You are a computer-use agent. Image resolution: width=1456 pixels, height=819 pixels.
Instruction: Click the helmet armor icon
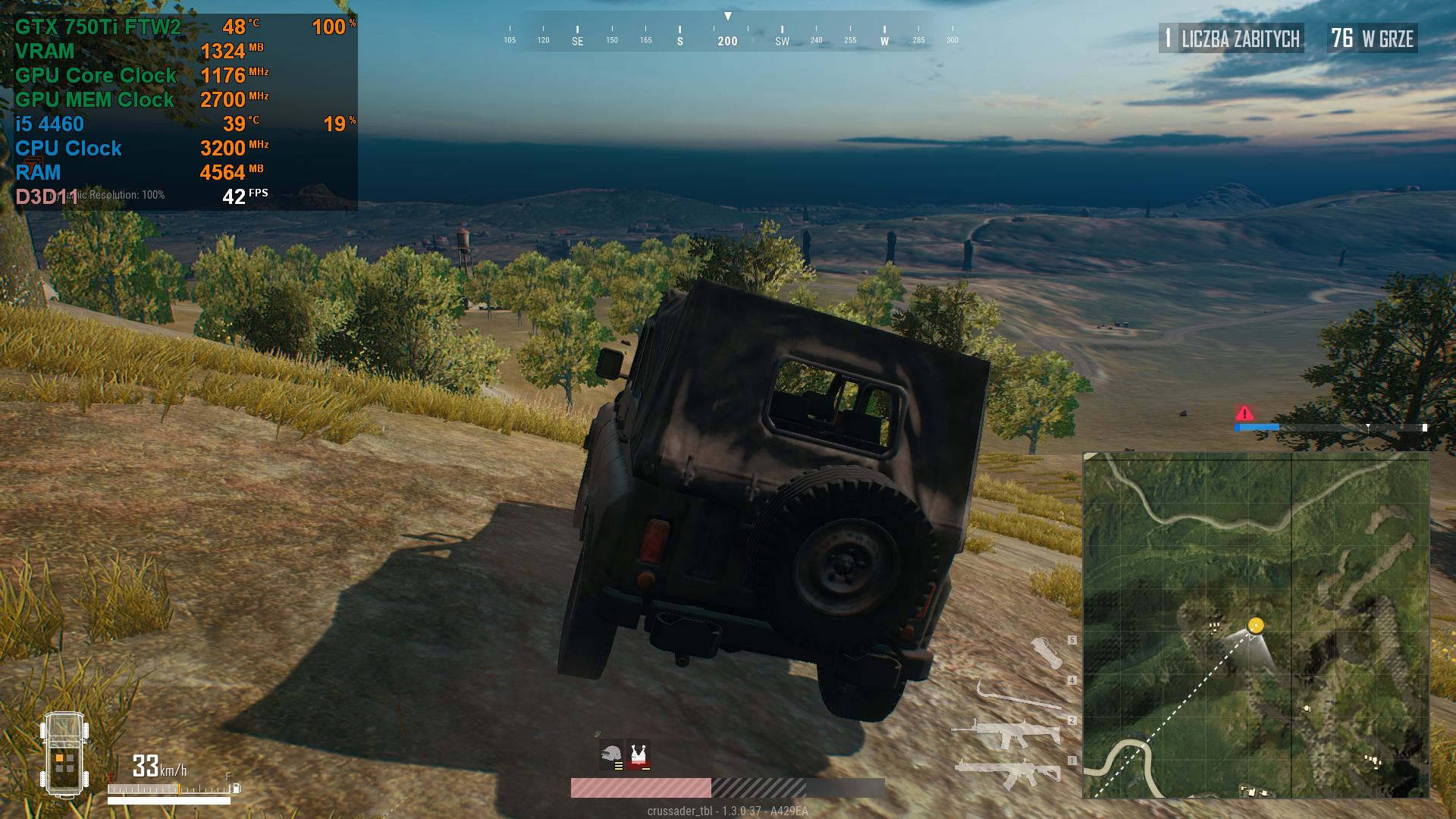611,755
